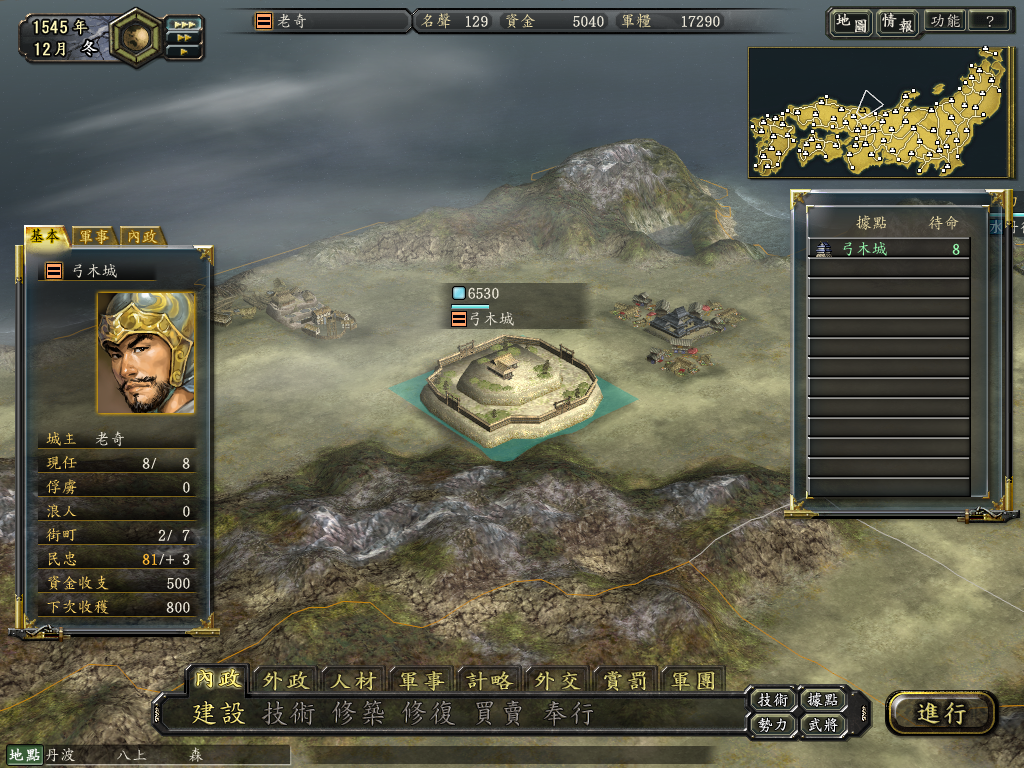The height and width of the screenshot is (768, 1024).
Task: Choose the 修築 fortify command
Action: point(358,714)
